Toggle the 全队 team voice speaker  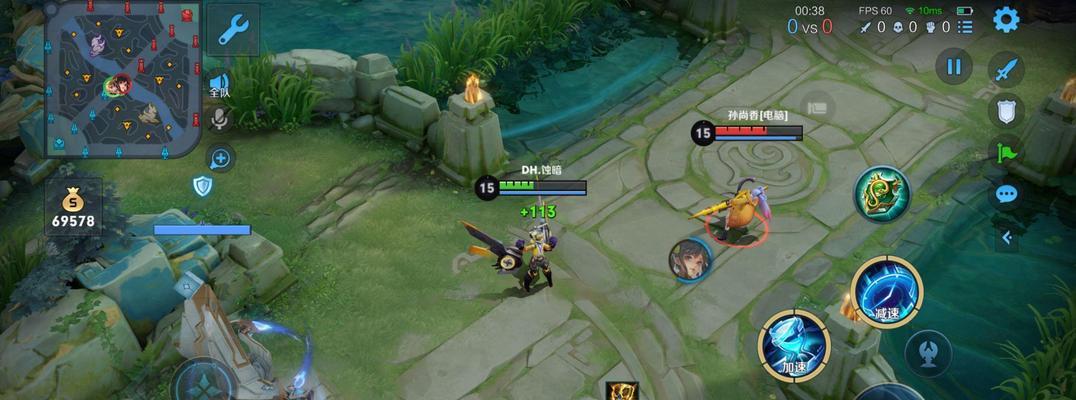coord(219,84)
